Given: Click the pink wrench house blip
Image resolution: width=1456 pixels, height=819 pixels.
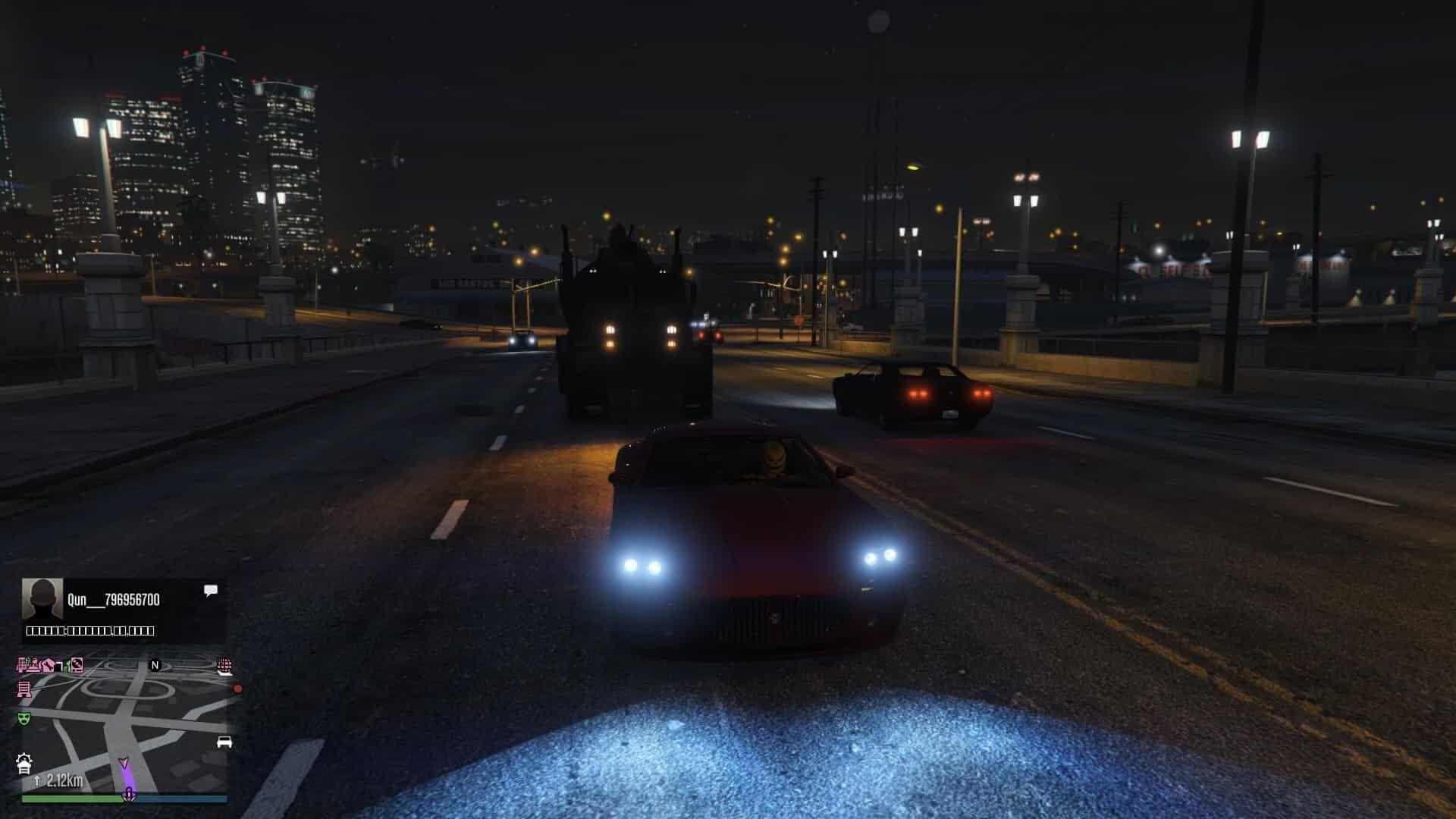Looking at the screenshot, I should tap(49, 666).
